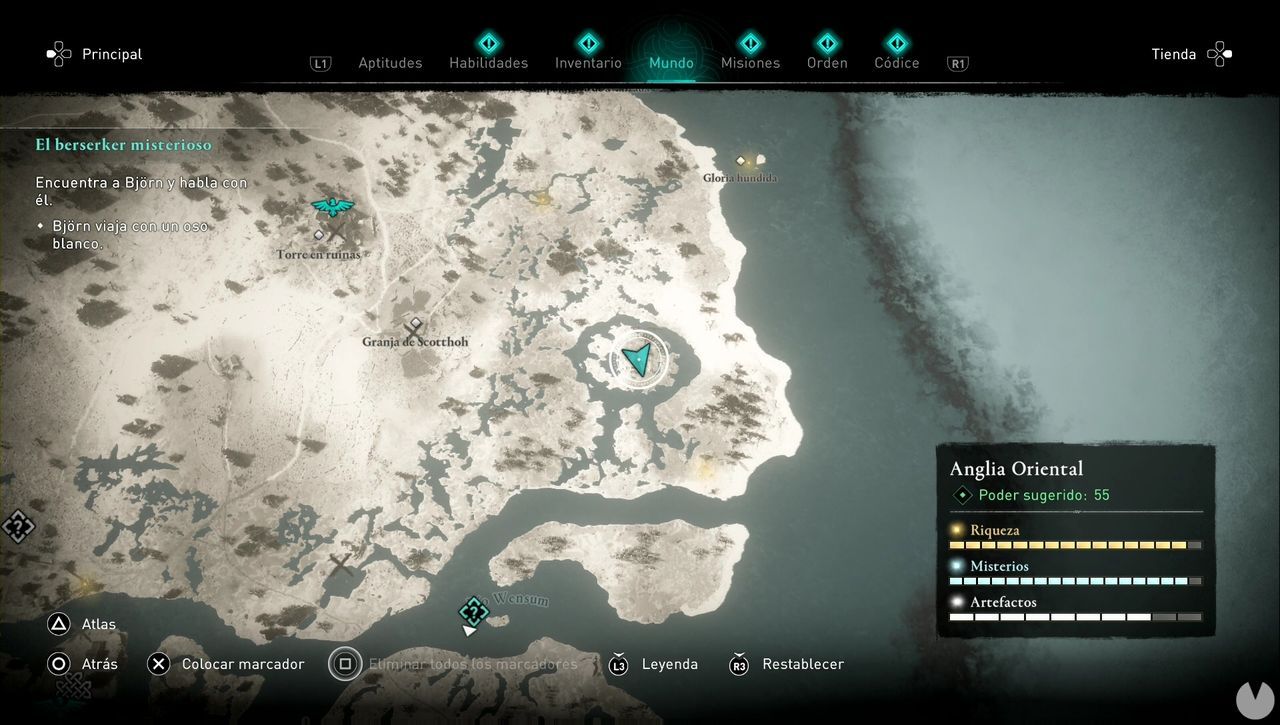This screenshot has height=725, width=1280.
Task: Select the Granja de Scotthoh marker
Action: 414,325
